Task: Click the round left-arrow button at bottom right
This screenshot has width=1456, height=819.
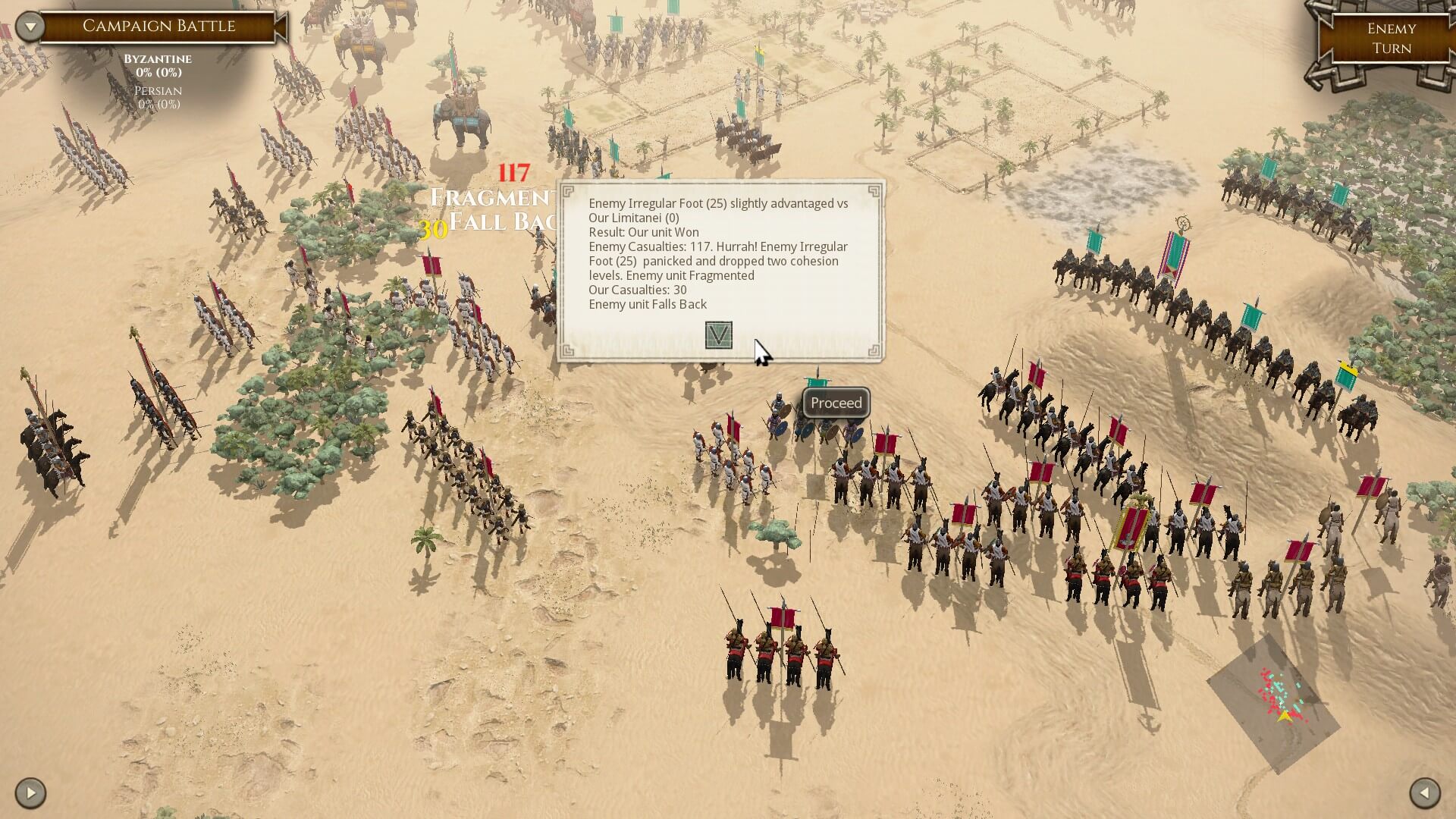Action: [1425, 793]
